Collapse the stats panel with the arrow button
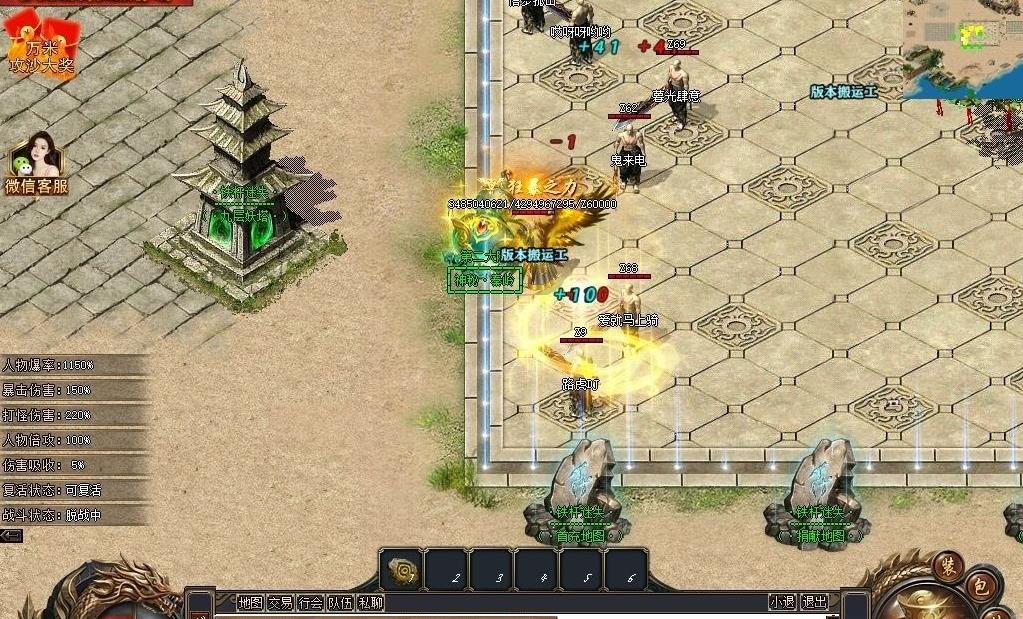The image size is (1023, 619). 11,536
